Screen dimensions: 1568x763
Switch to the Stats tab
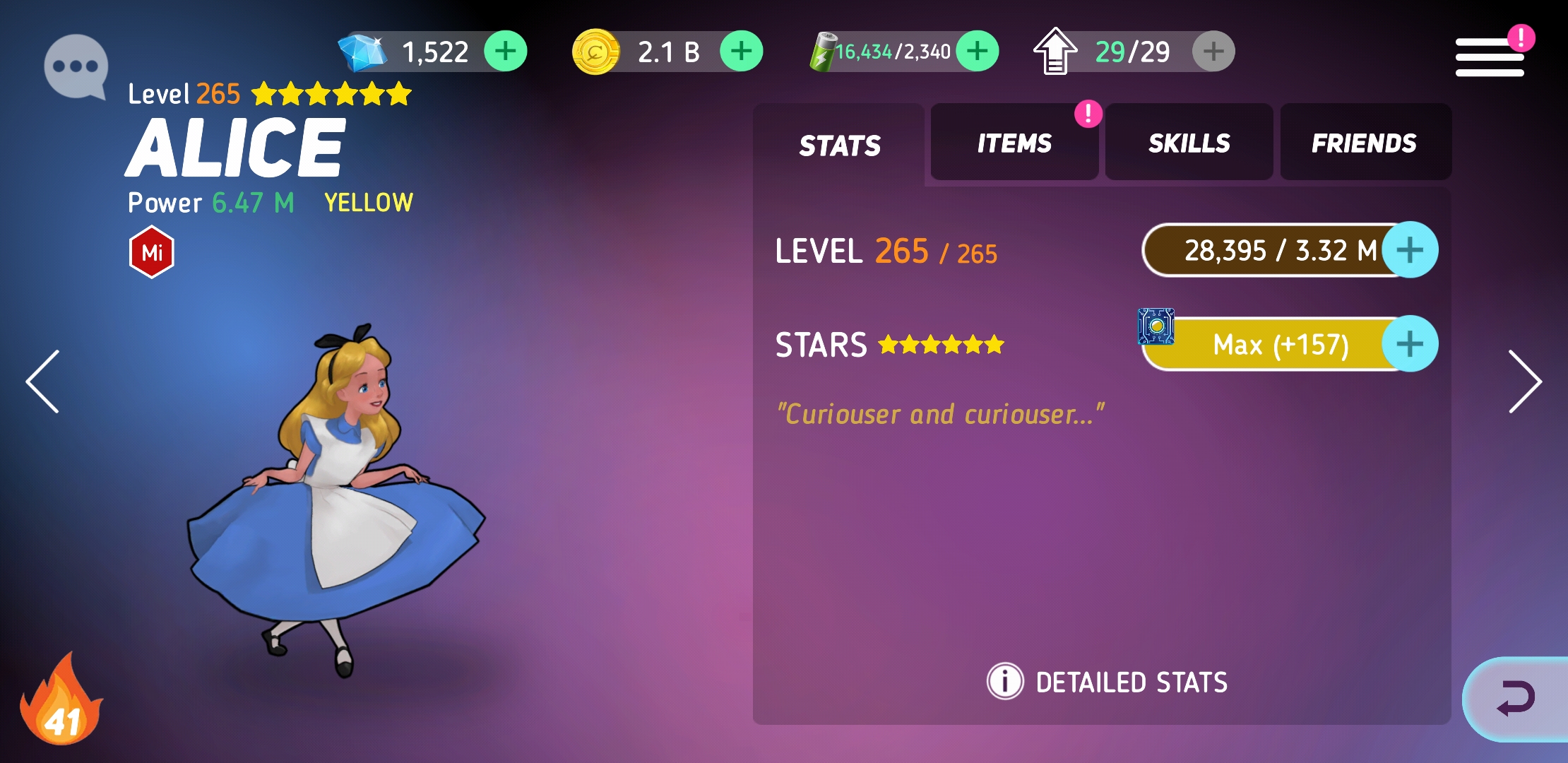[839, 145]
